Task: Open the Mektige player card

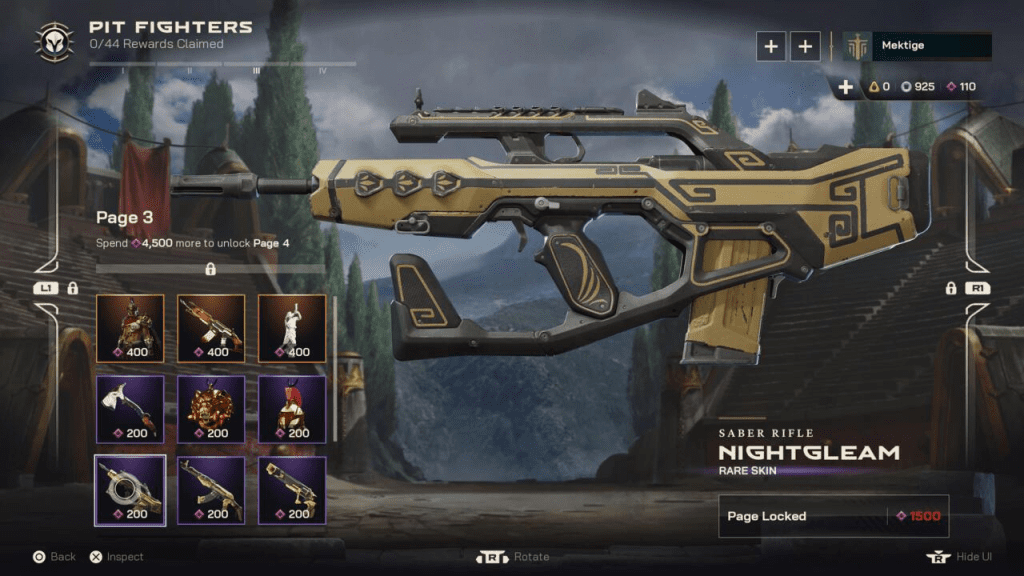Action: pos(917,46)
